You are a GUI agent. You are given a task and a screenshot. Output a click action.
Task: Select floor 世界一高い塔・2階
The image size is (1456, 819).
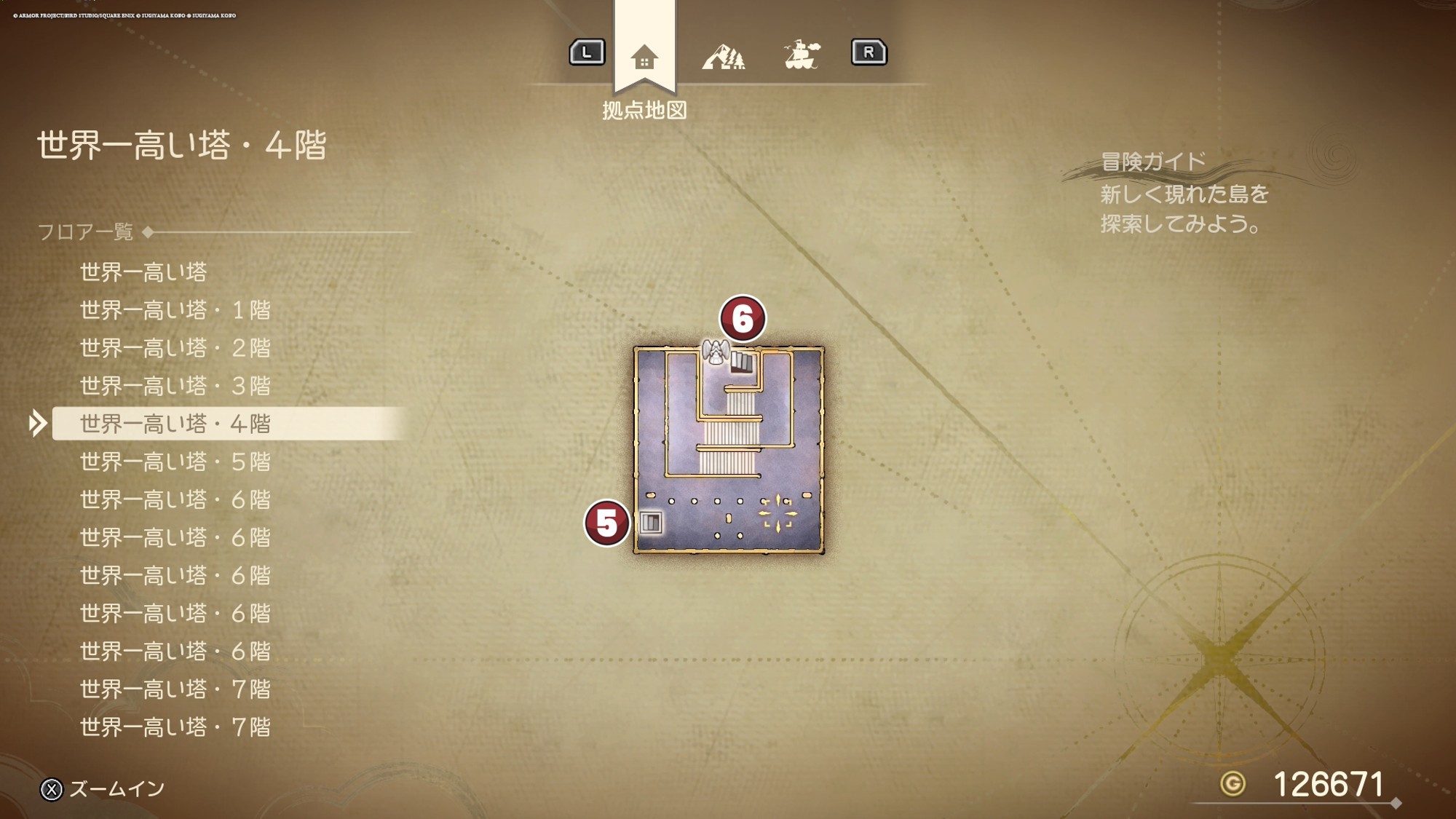point(175,348)
